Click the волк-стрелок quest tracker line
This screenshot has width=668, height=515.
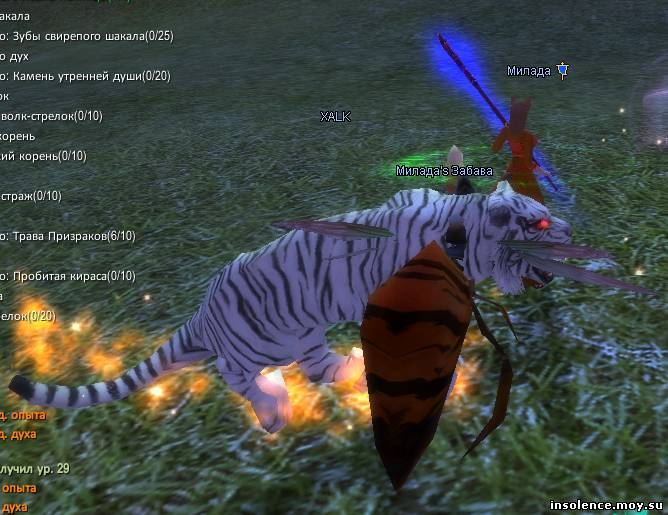(52, 116)
